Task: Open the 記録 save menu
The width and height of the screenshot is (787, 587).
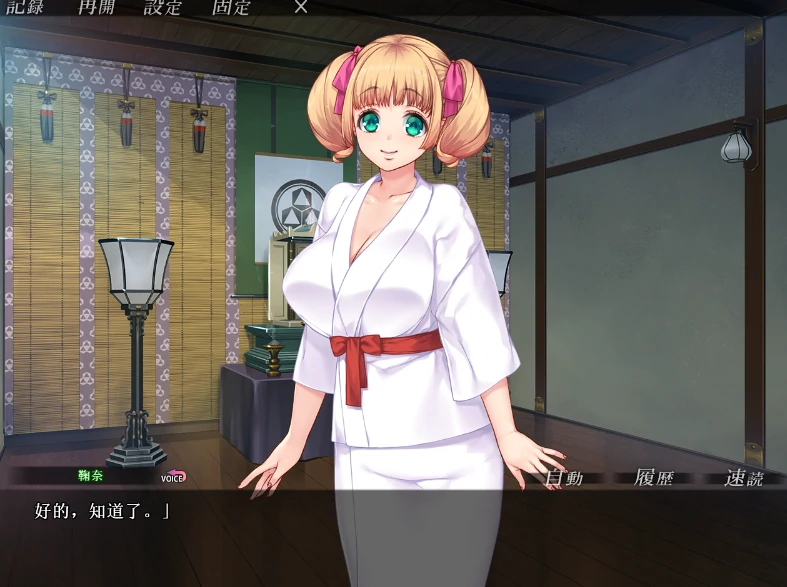Action: pyautogui.click(x=26, y=7)
